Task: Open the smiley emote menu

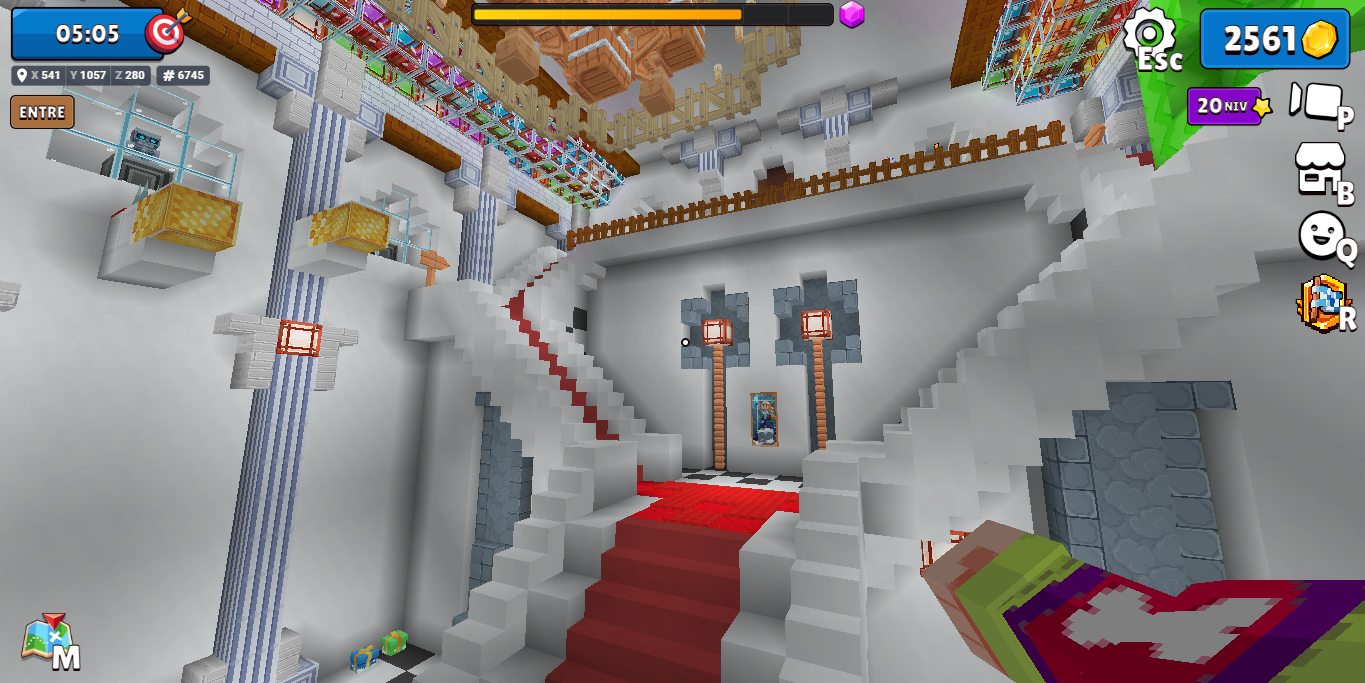Action: tap(1322, 235)
